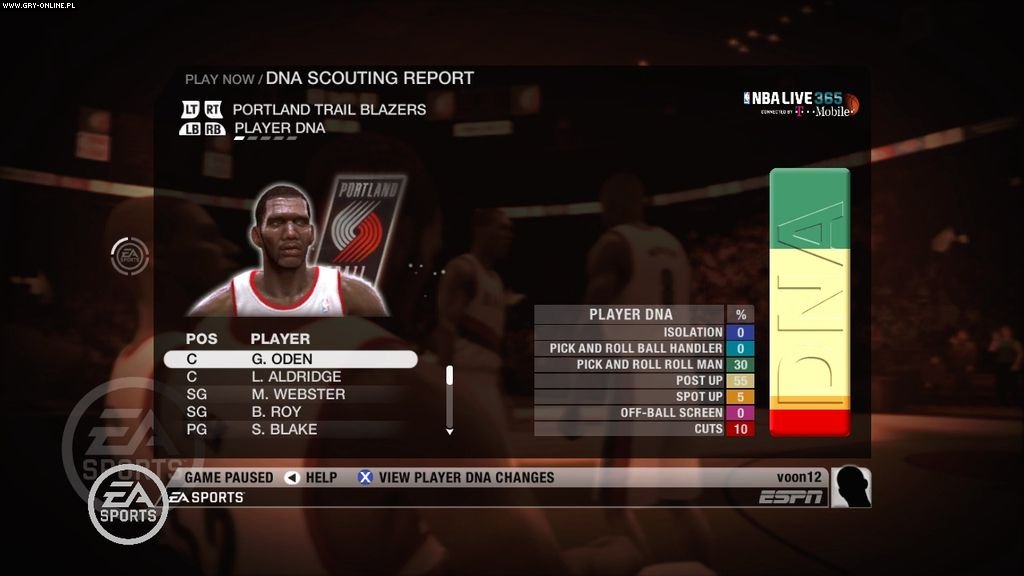Choose S. Blake in the player list
Viewport: 1024px width, 576px height.
tap(290, 429)
